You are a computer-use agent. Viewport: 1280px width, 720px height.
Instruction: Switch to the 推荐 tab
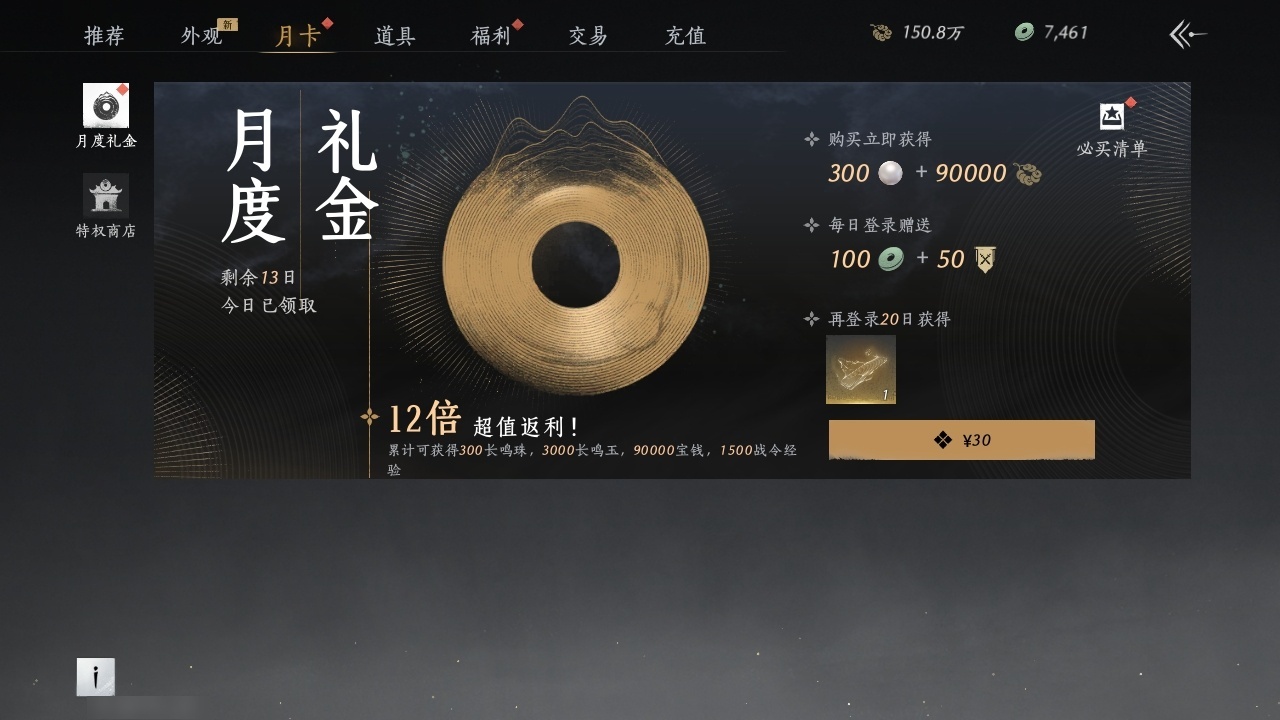tap(104, 36)
